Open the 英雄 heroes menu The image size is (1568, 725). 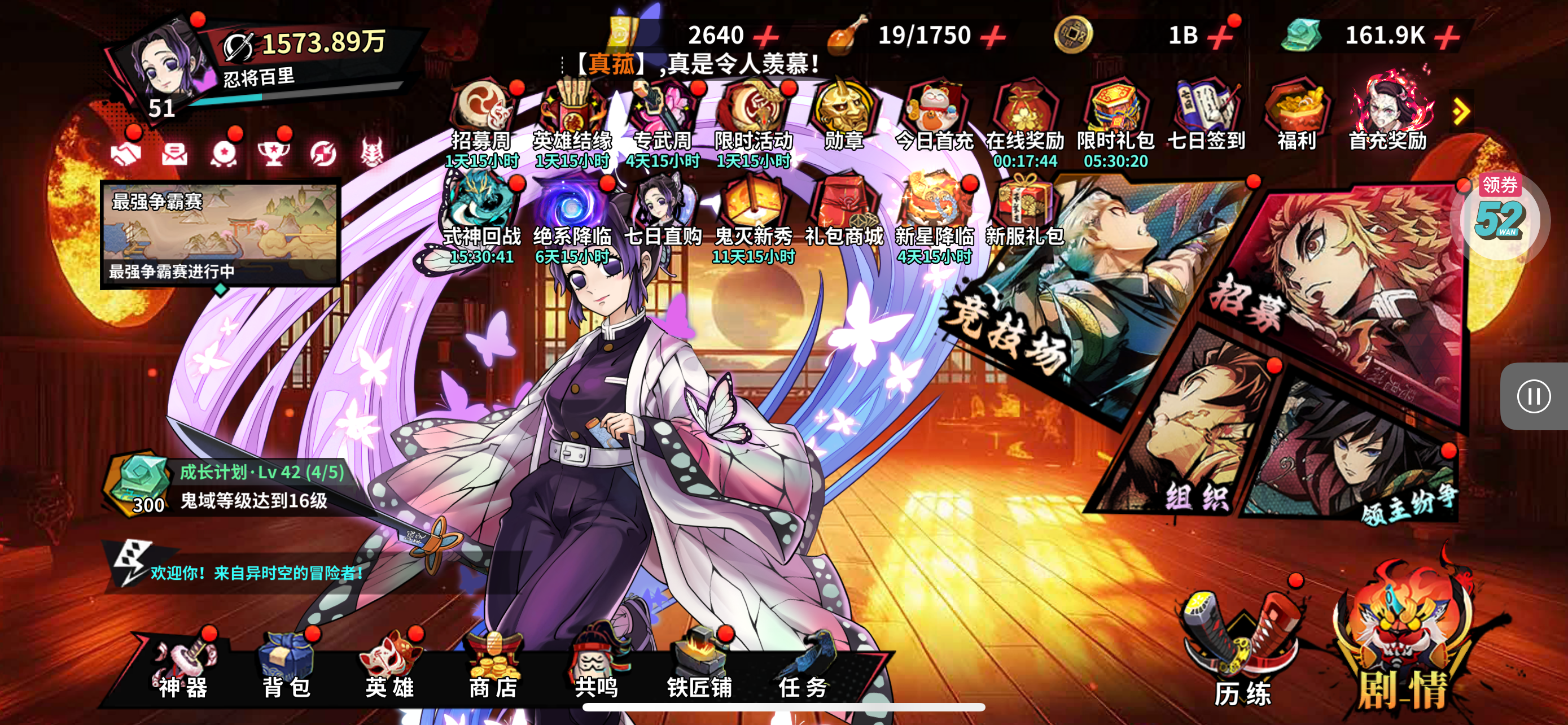(x=389, y=667)
